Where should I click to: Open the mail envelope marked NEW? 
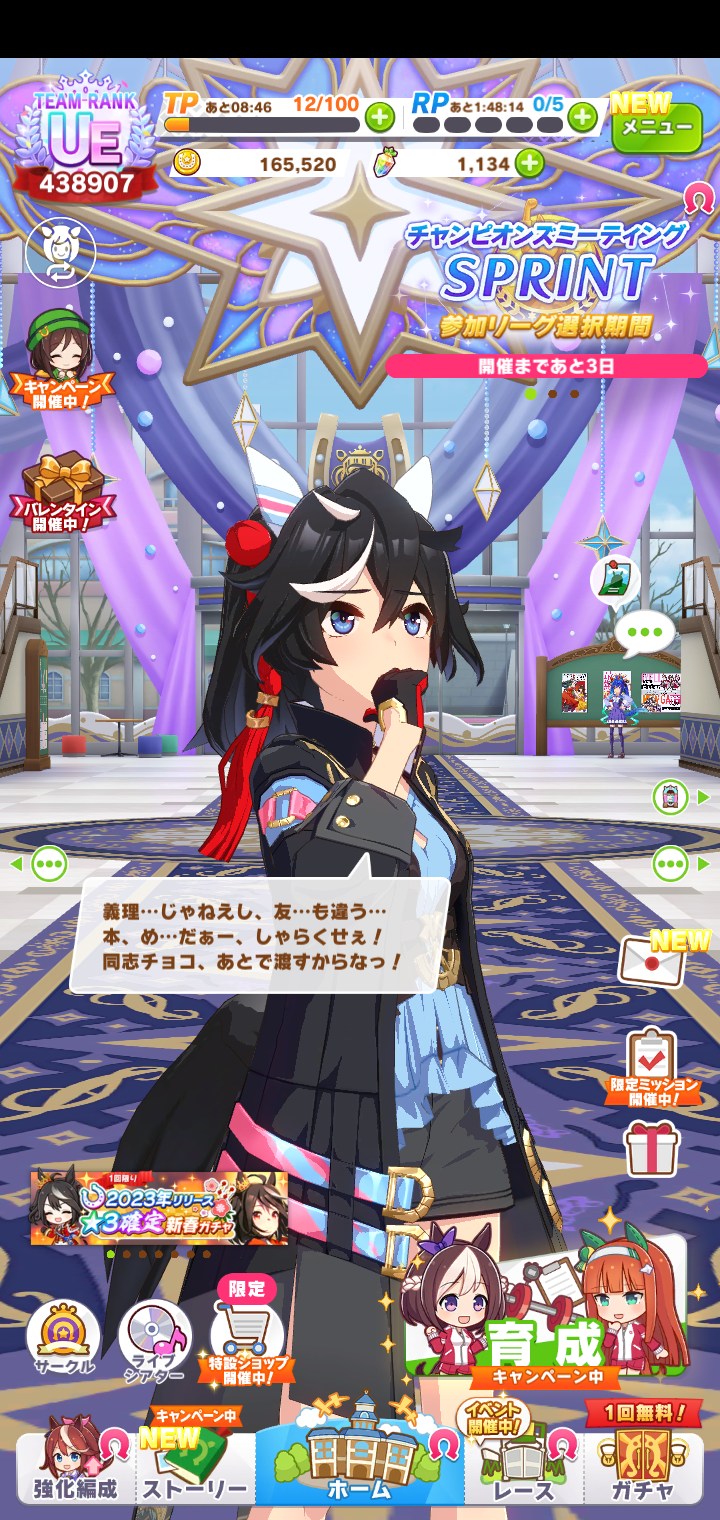653,961
